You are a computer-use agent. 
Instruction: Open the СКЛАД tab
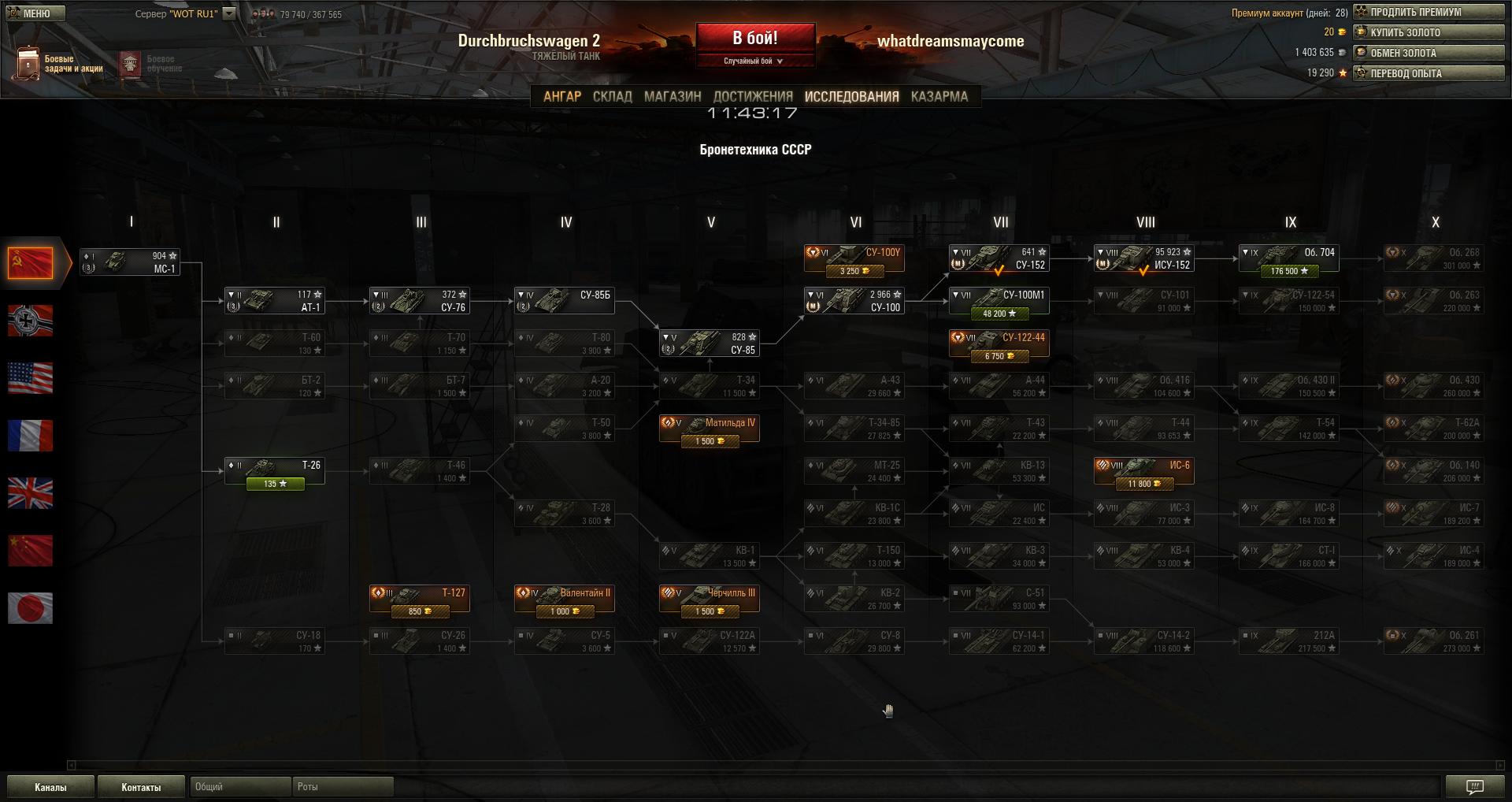click(612, 96)
